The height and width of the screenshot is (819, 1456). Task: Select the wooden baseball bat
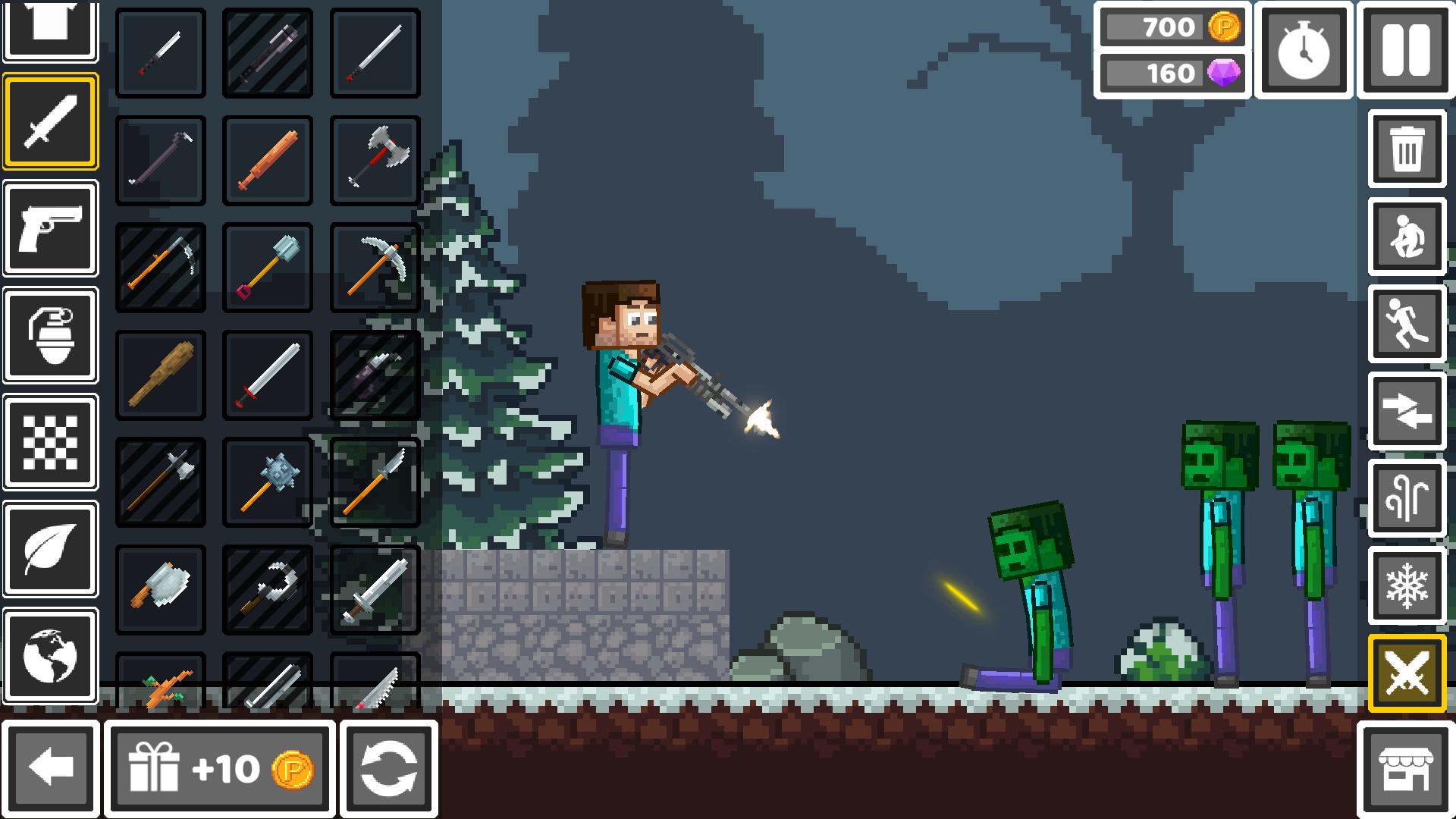coord(160,374)
